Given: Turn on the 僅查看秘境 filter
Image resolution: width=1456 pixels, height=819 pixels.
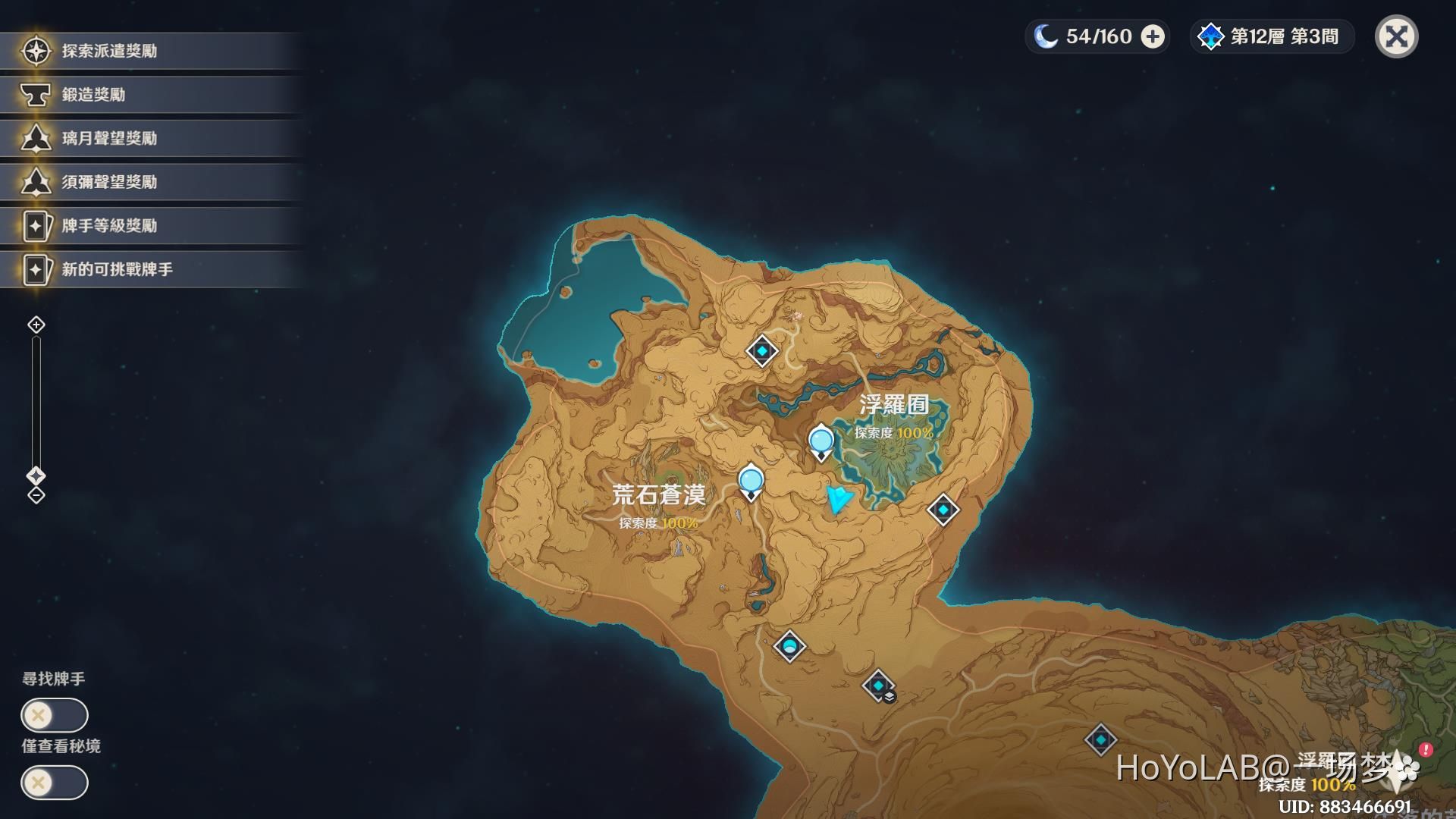Looking at the screenshot, I should [x=55, y=781].
